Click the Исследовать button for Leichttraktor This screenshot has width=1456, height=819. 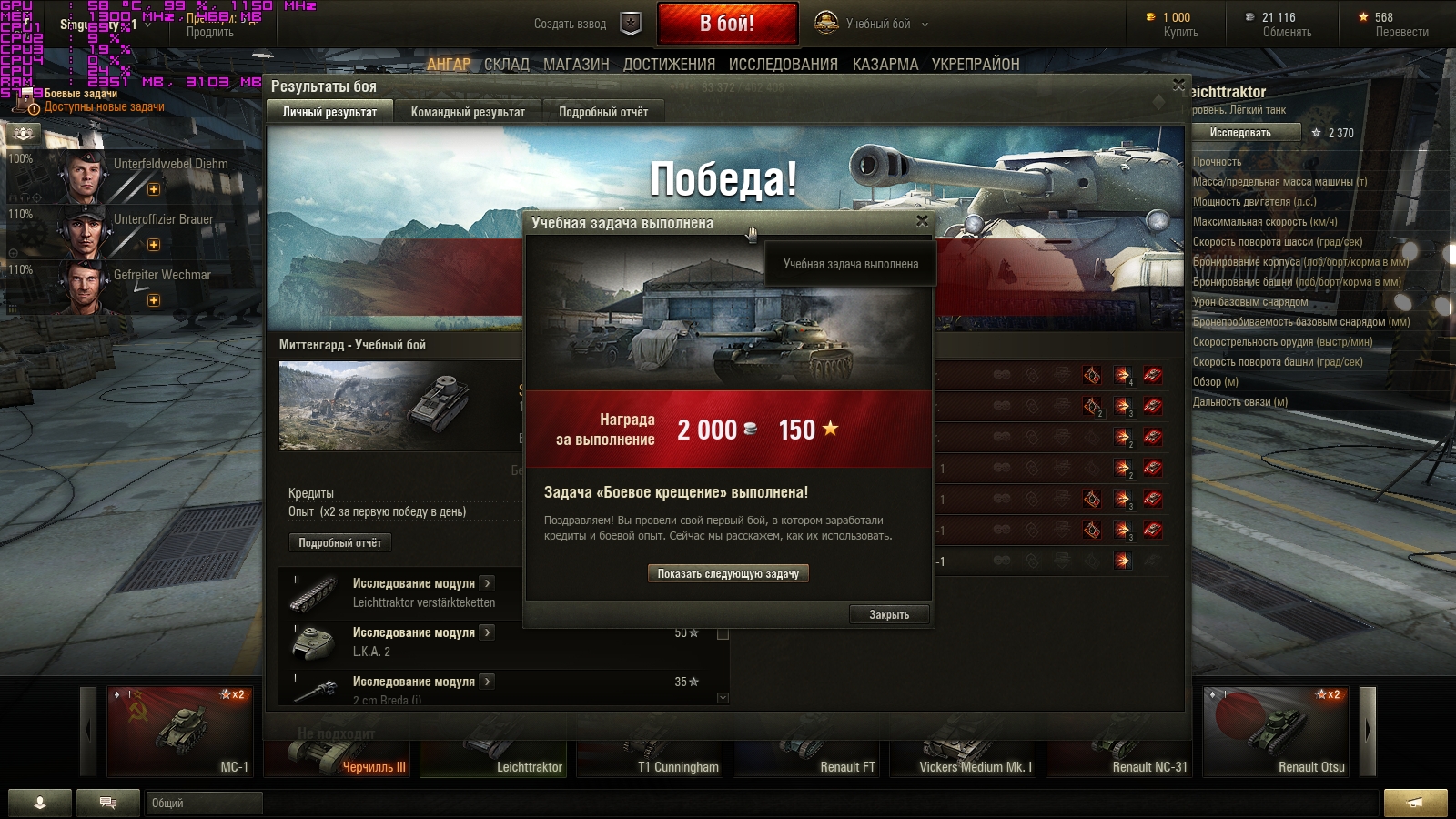point(1240,133)
